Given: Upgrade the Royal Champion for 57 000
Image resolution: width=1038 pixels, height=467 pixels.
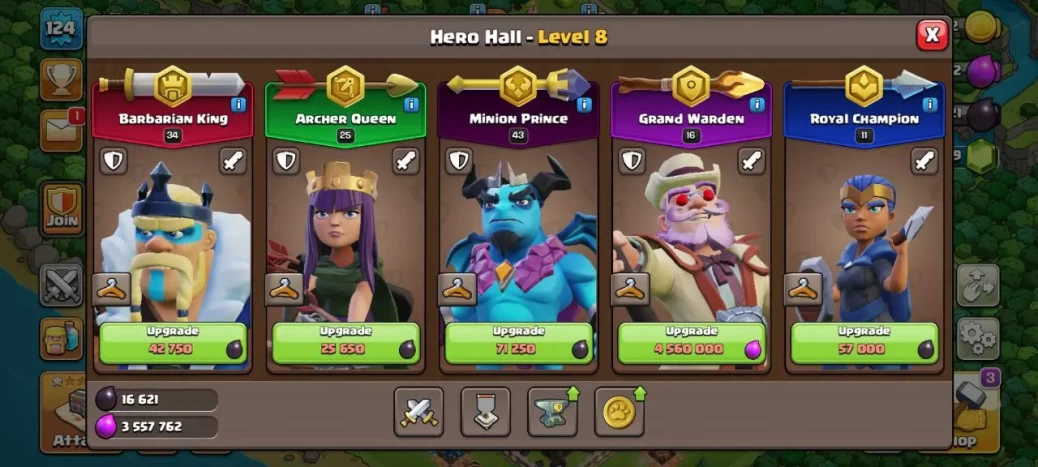Looking at the screenshot, I should [x=864, y=343].
